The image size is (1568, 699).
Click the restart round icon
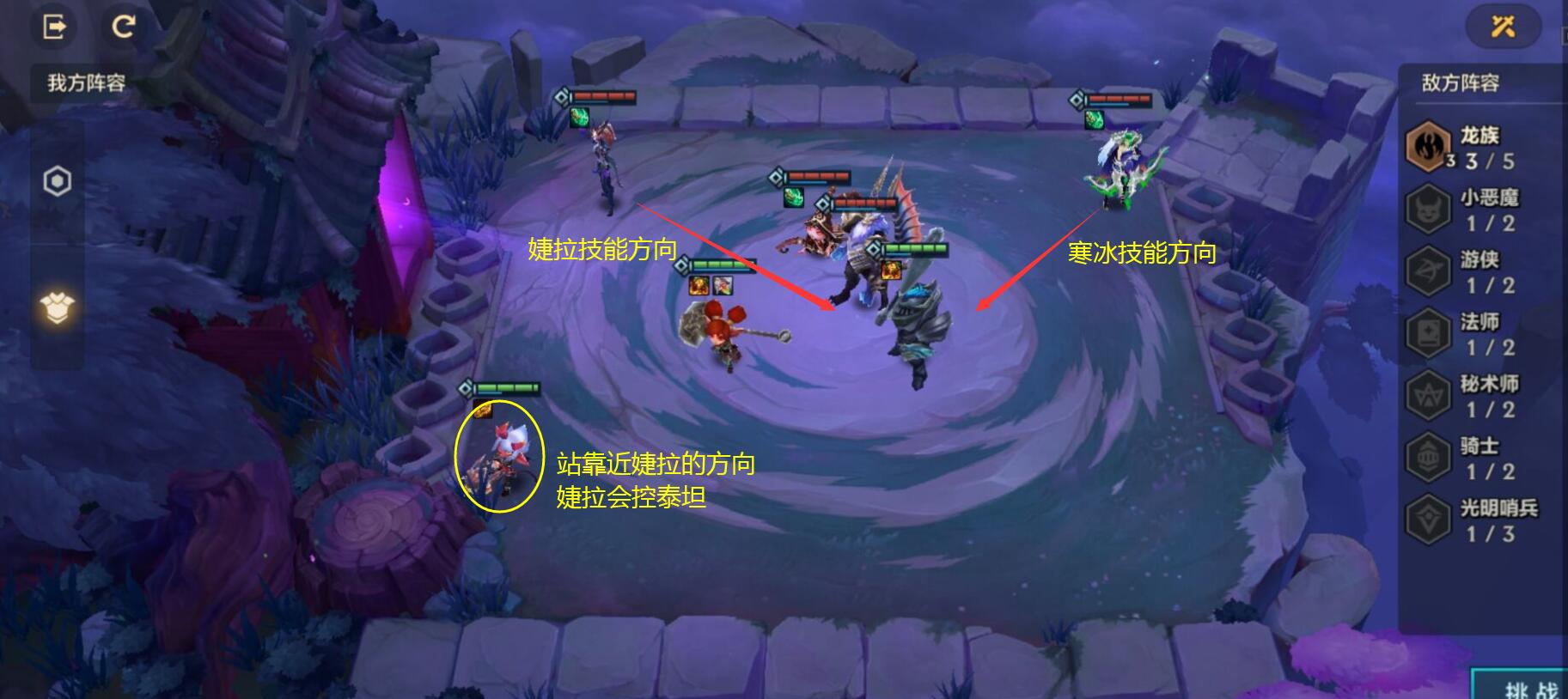pyautogui.click(x=125, y=27)
